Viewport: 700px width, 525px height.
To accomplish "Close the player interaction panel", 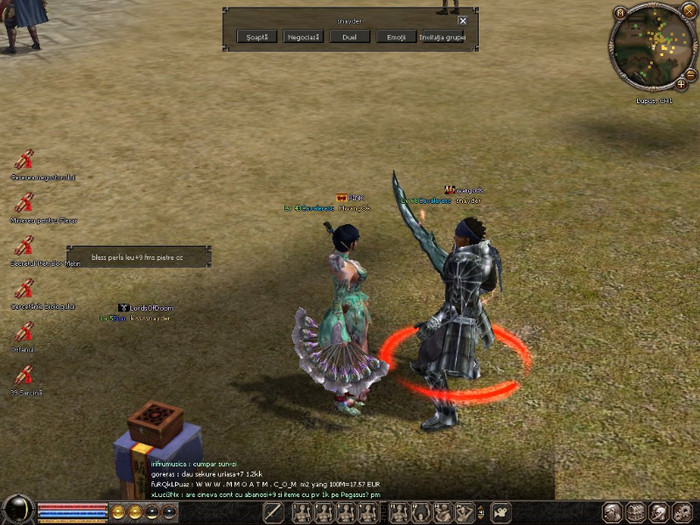I will [x=462, y=20].
